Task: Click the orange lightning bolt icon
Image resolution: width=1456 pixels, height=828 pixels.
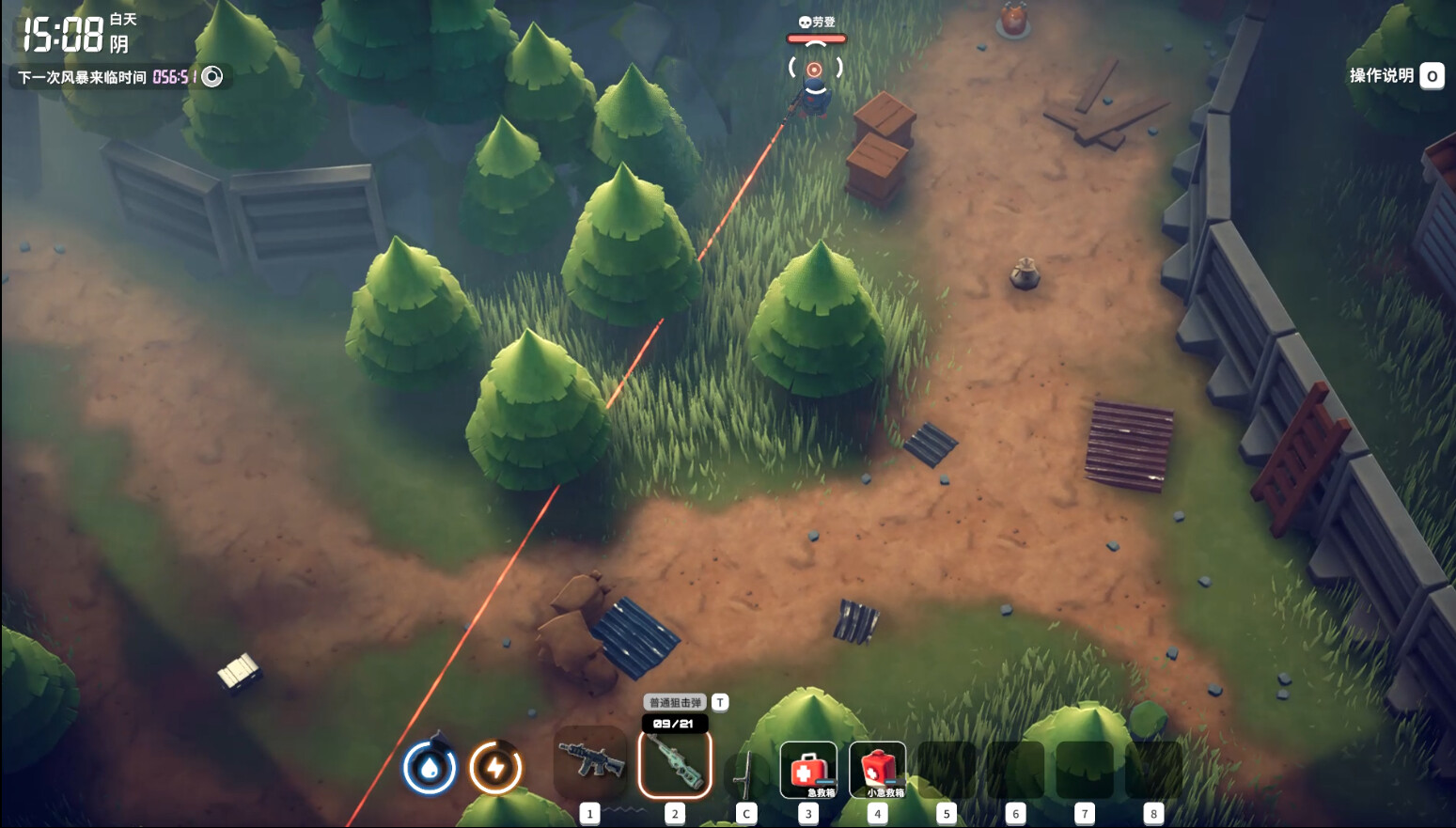Action: 495,768
